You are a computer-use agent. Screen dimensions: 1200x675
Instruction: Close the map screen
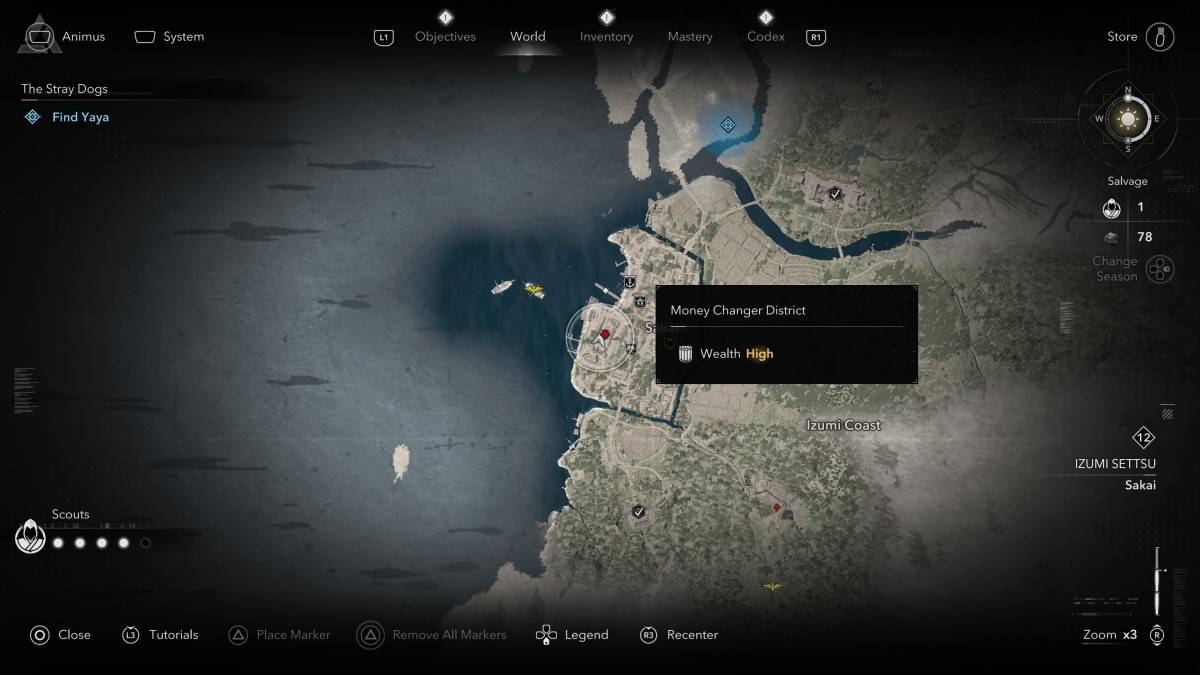click(x=61, y=635)
